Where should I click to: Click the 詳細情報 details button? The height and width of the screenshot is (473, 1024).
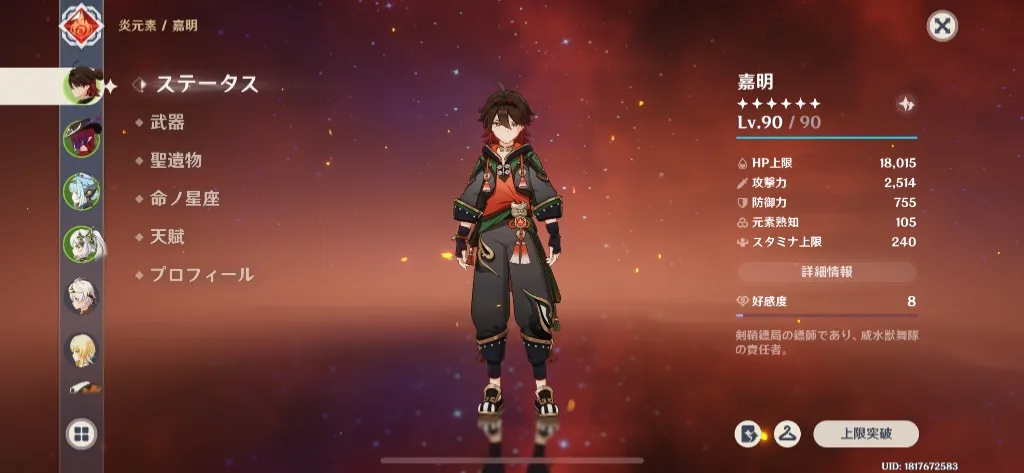(x=826, y=271)
